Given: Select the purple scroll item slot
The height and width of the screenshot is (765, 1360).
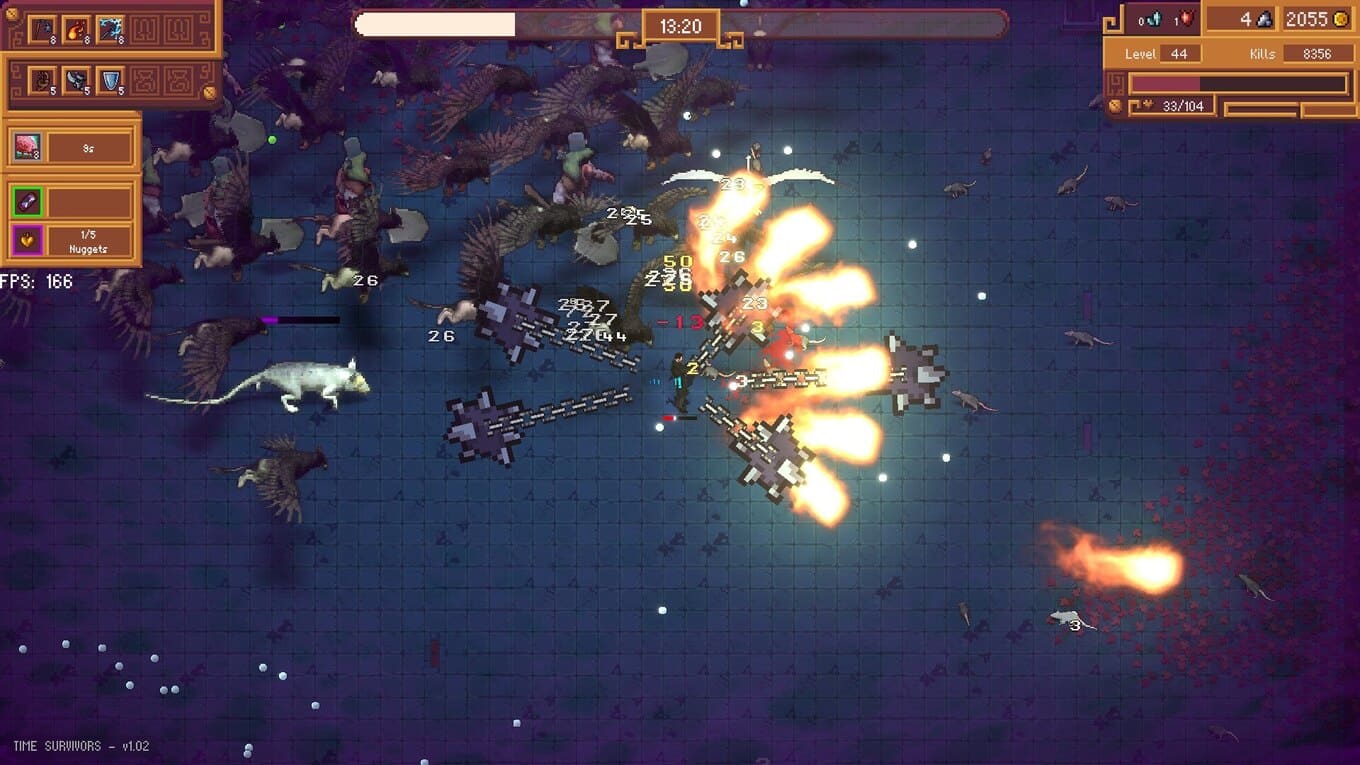Looking at the screenshot, I should [26, 202].
